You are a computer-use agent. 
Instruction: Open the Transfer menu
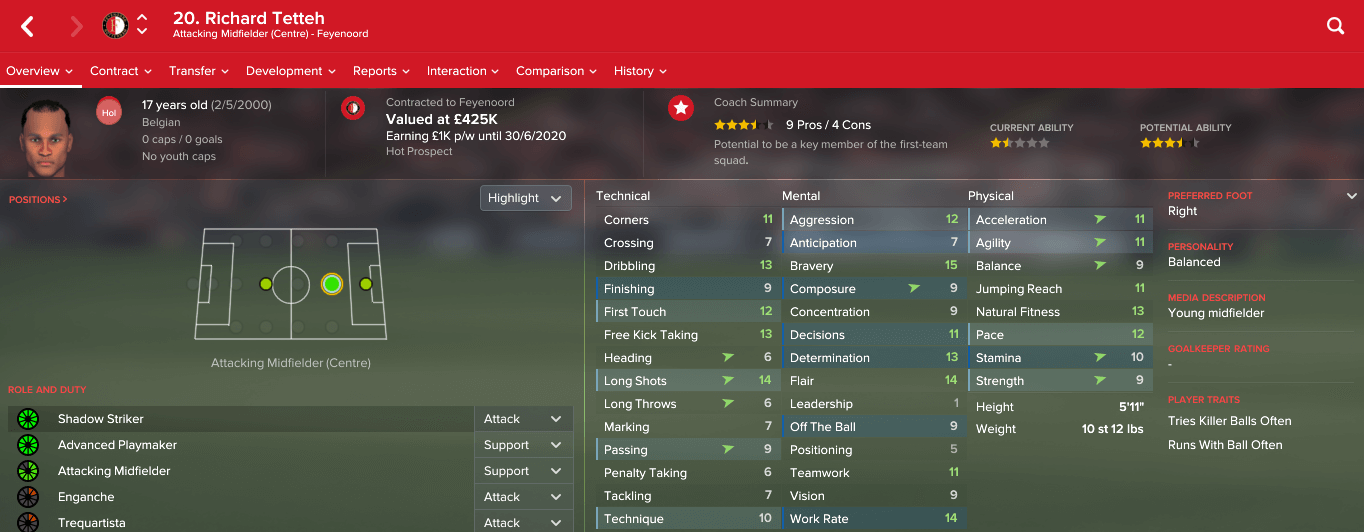tap(199, 71)
